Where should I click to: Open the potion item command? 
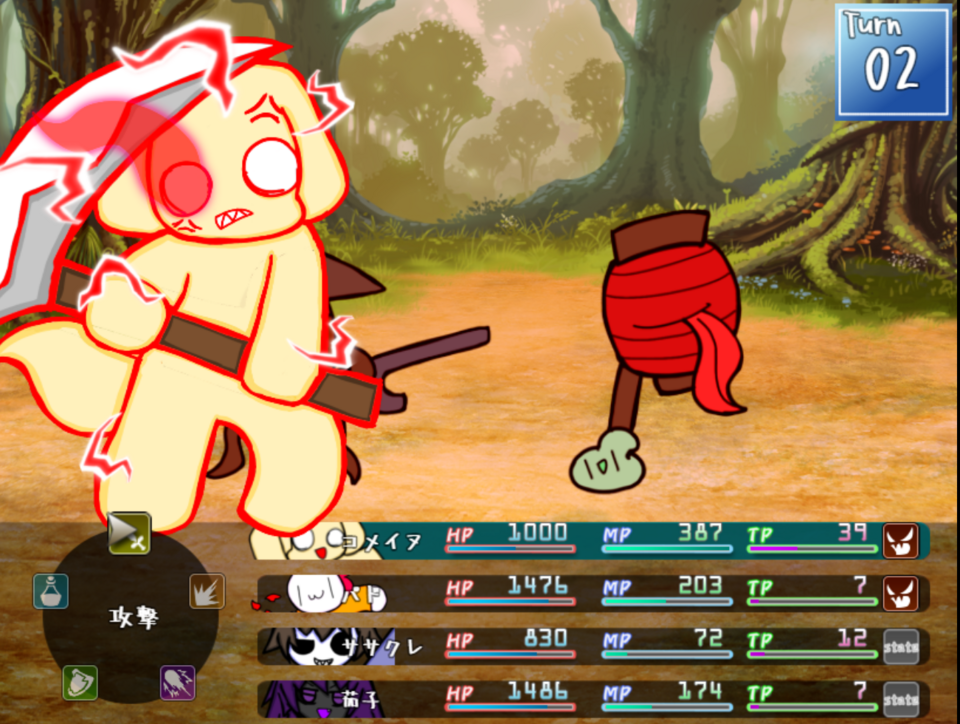(50, 591)
